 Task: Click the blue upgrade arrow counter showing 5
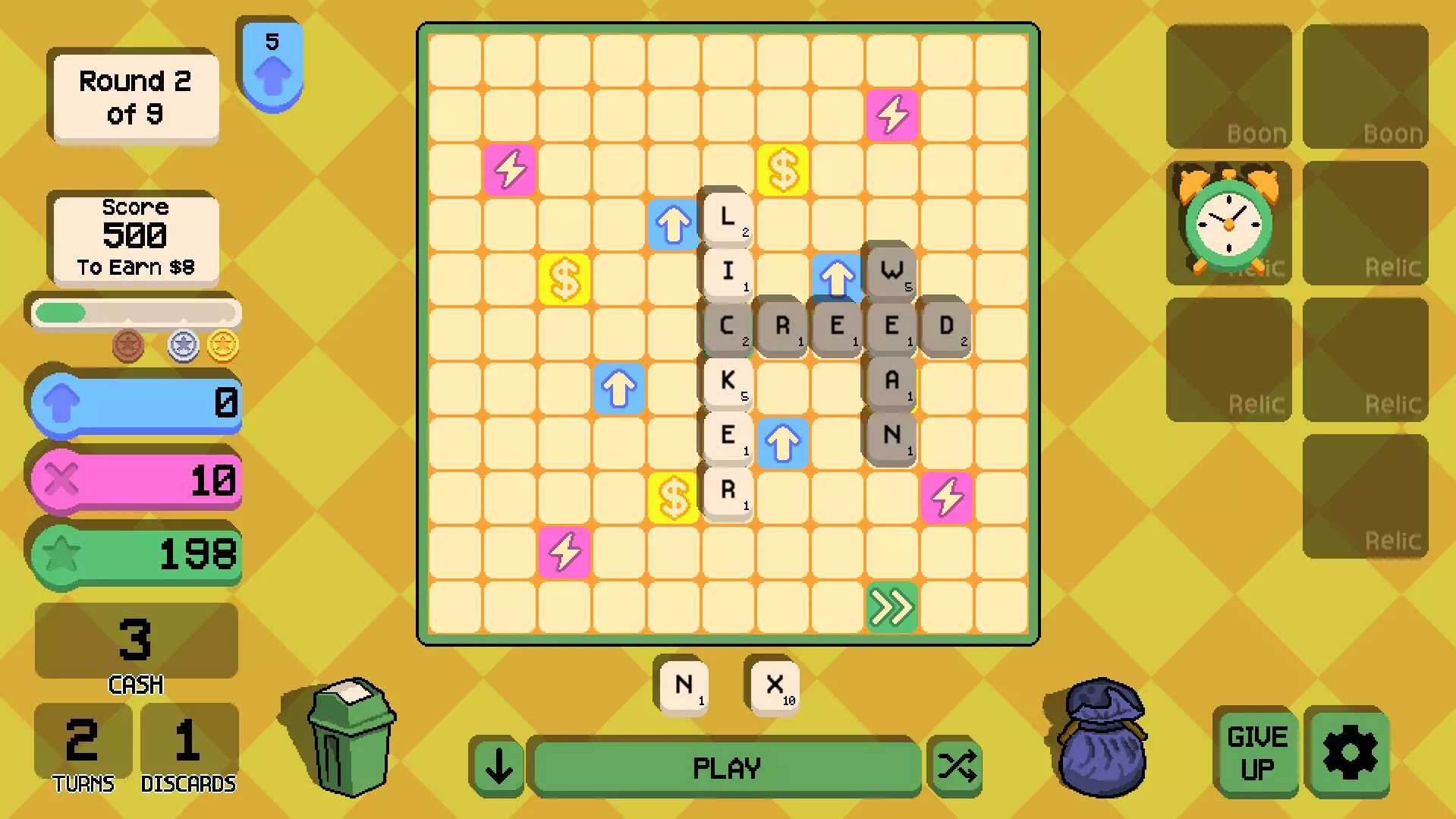(272, 57)
